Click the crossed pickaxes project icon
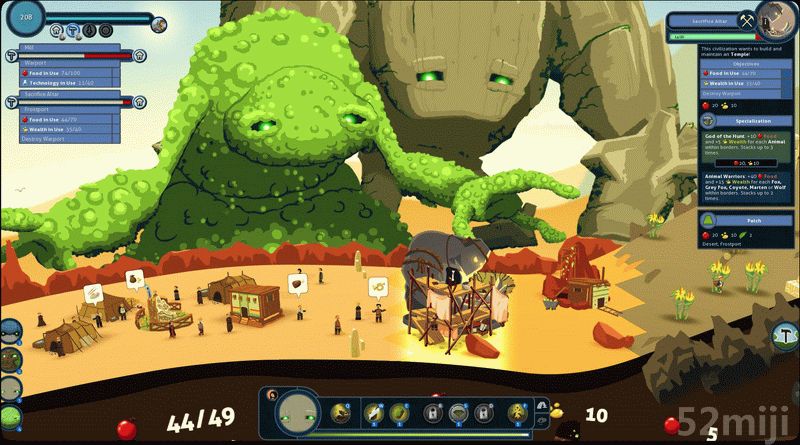 [746, 19]
